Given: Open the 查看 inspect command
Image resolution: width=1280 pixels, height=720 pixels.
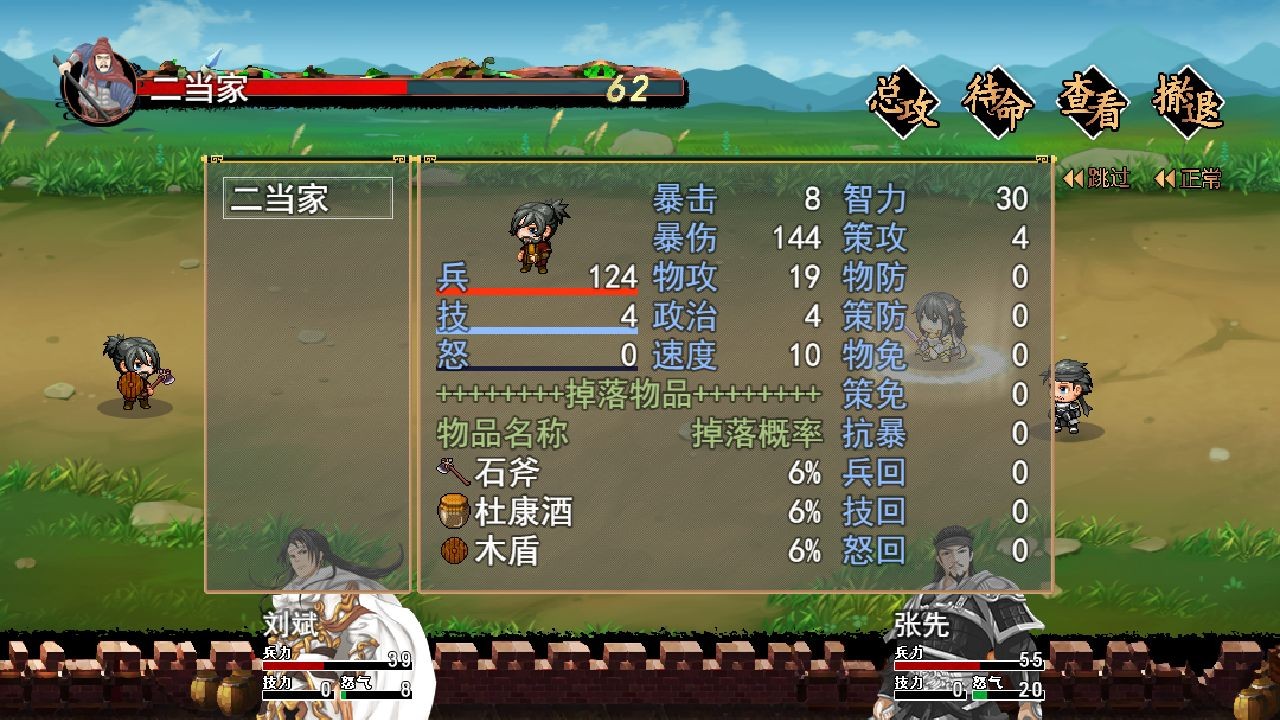Looking at the screenshot, I should [1093, 103].
